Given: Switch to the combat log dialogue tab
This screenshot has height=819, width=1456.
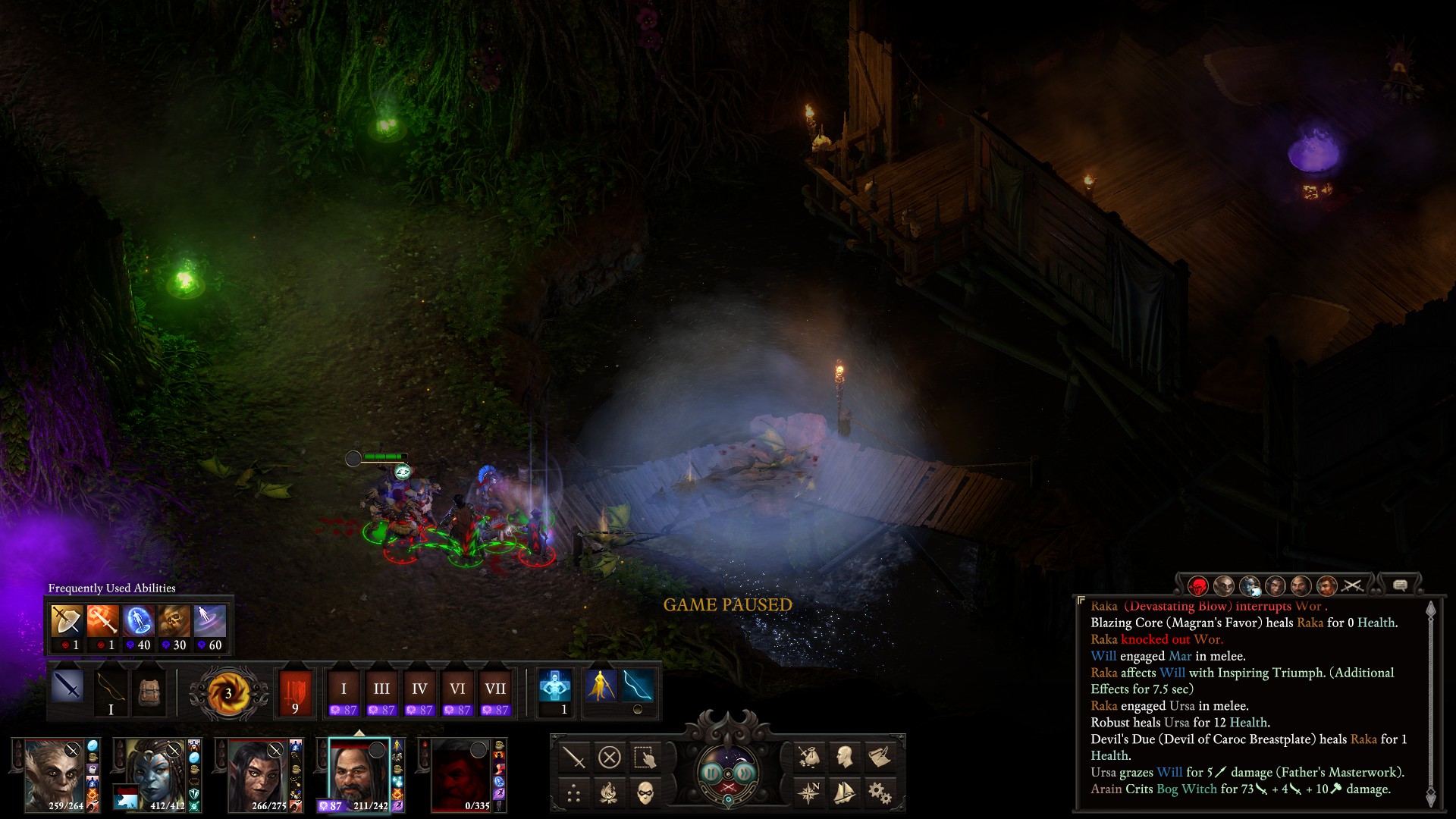Looking at the screenshot, I should click(x=1400, y=585).
